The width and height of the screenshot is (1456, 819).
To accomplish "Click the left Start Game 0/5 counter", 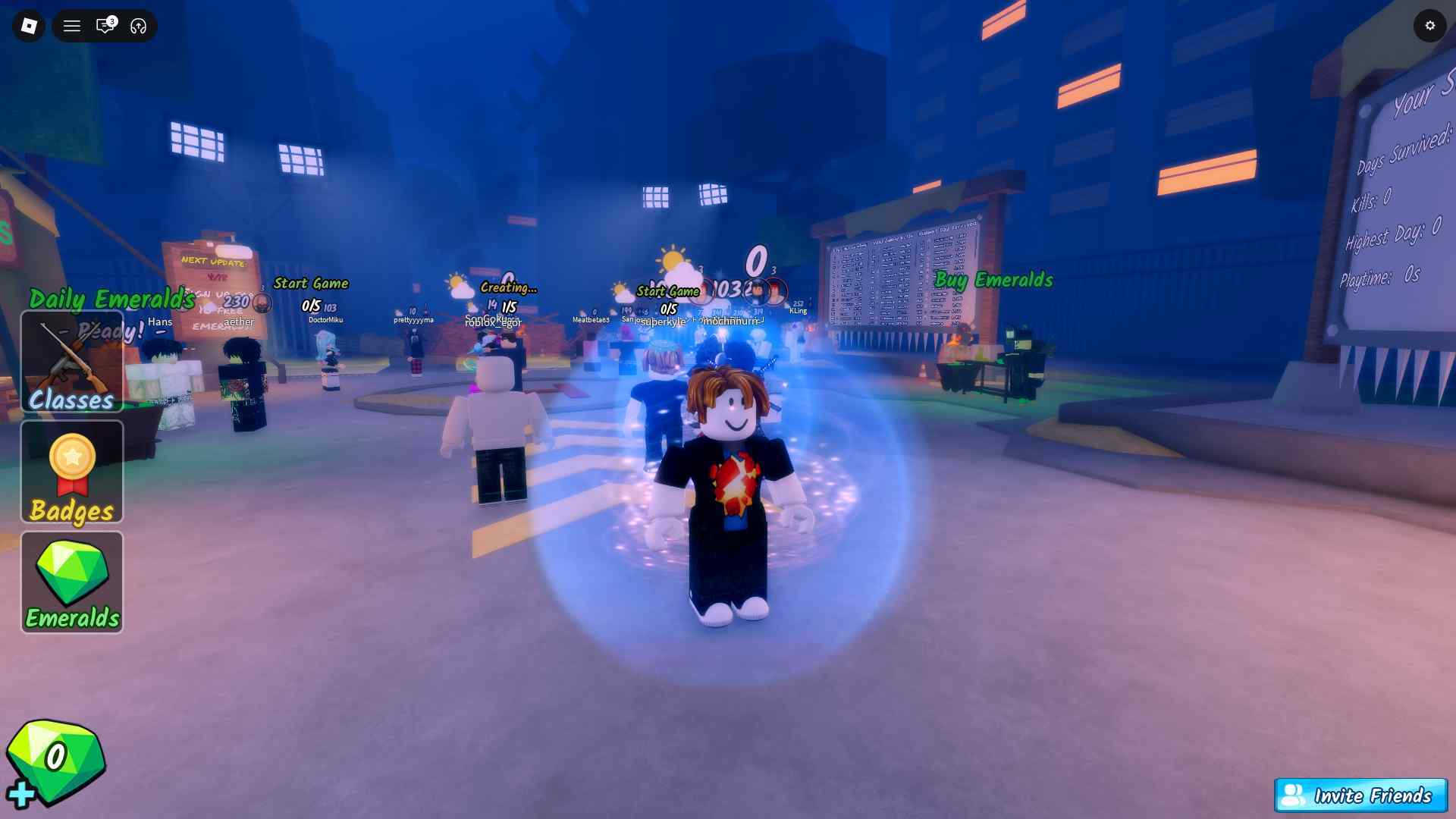I will tap(310, 307).
